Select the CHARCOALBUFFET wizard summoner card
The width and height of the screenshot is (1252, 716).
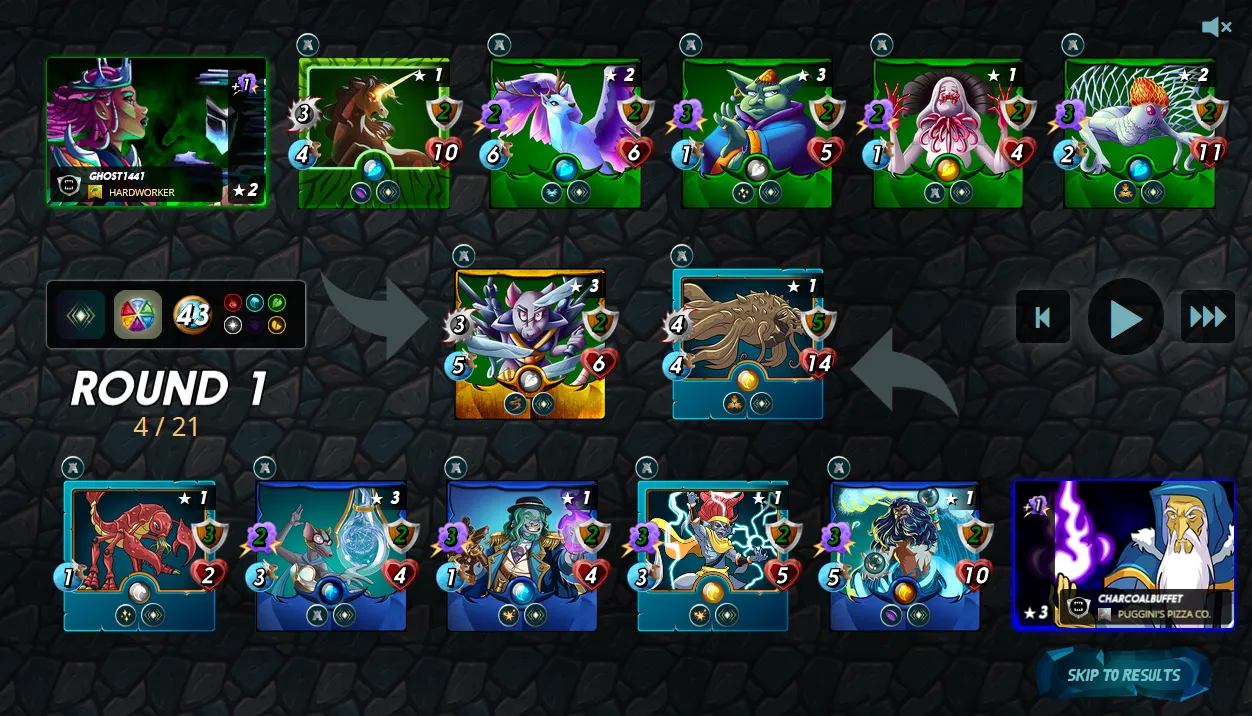pyautogui.click(x=1124, y=554)
